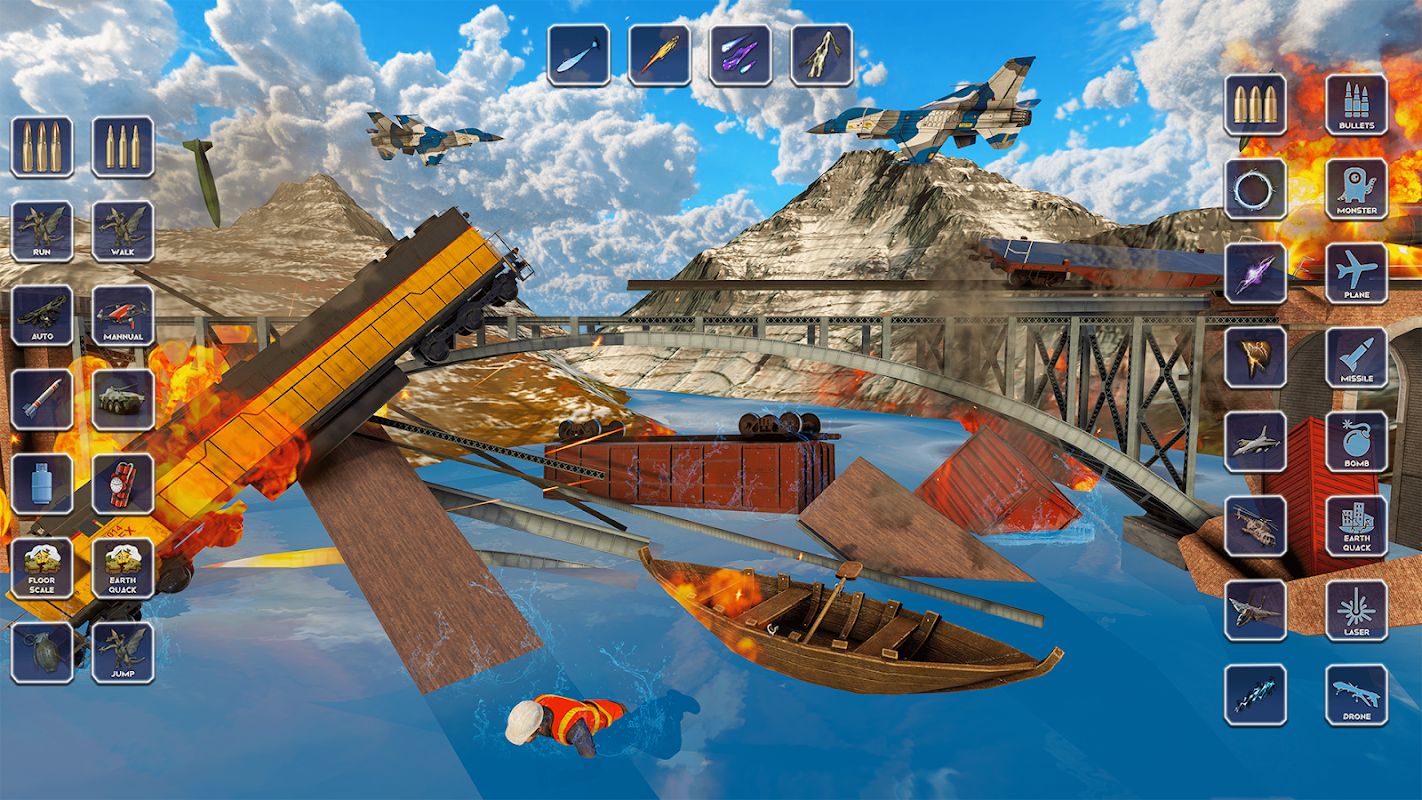This screenshot has width=1422, height=800.
Task: Open the Drone category
Action: click(1357, 694)
